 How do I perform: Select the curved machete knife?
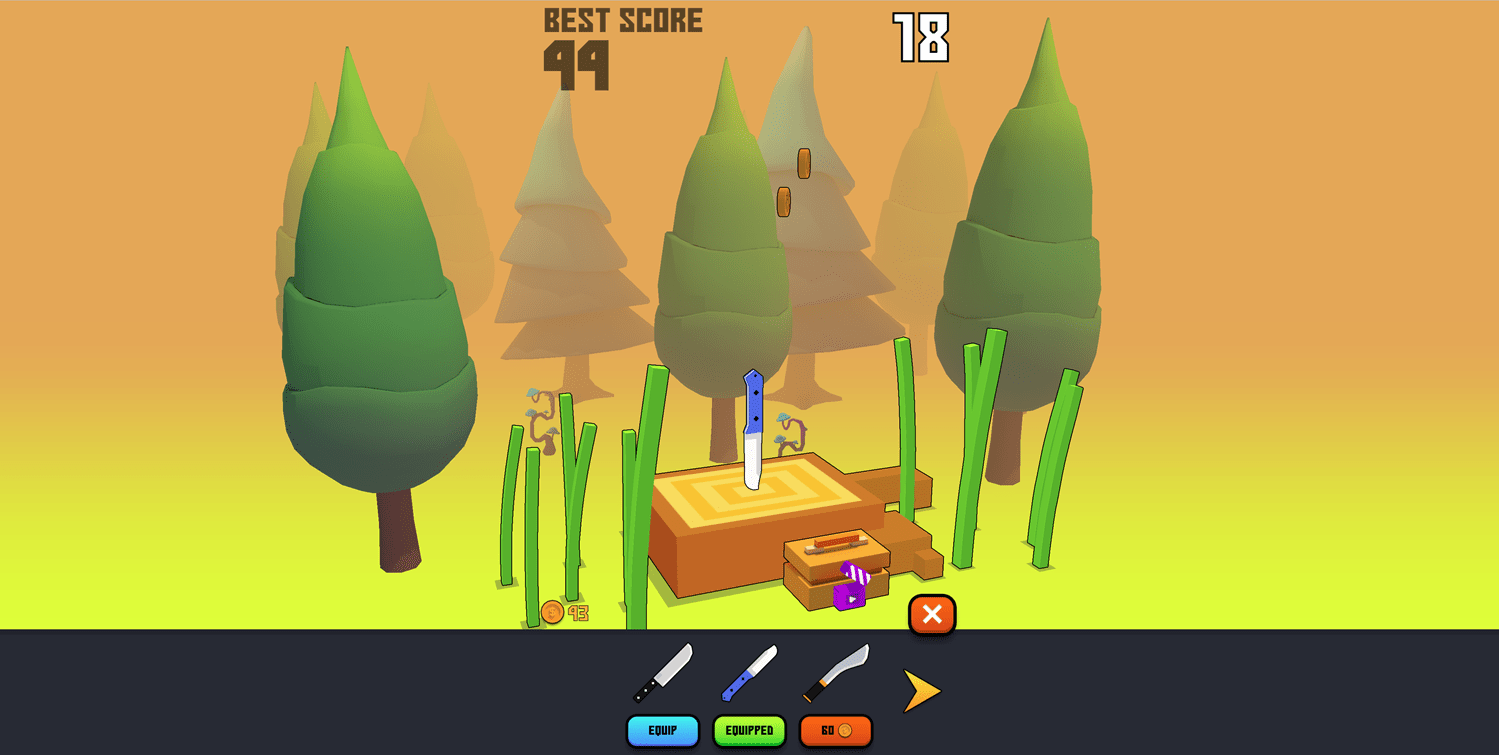coord(833,673)
